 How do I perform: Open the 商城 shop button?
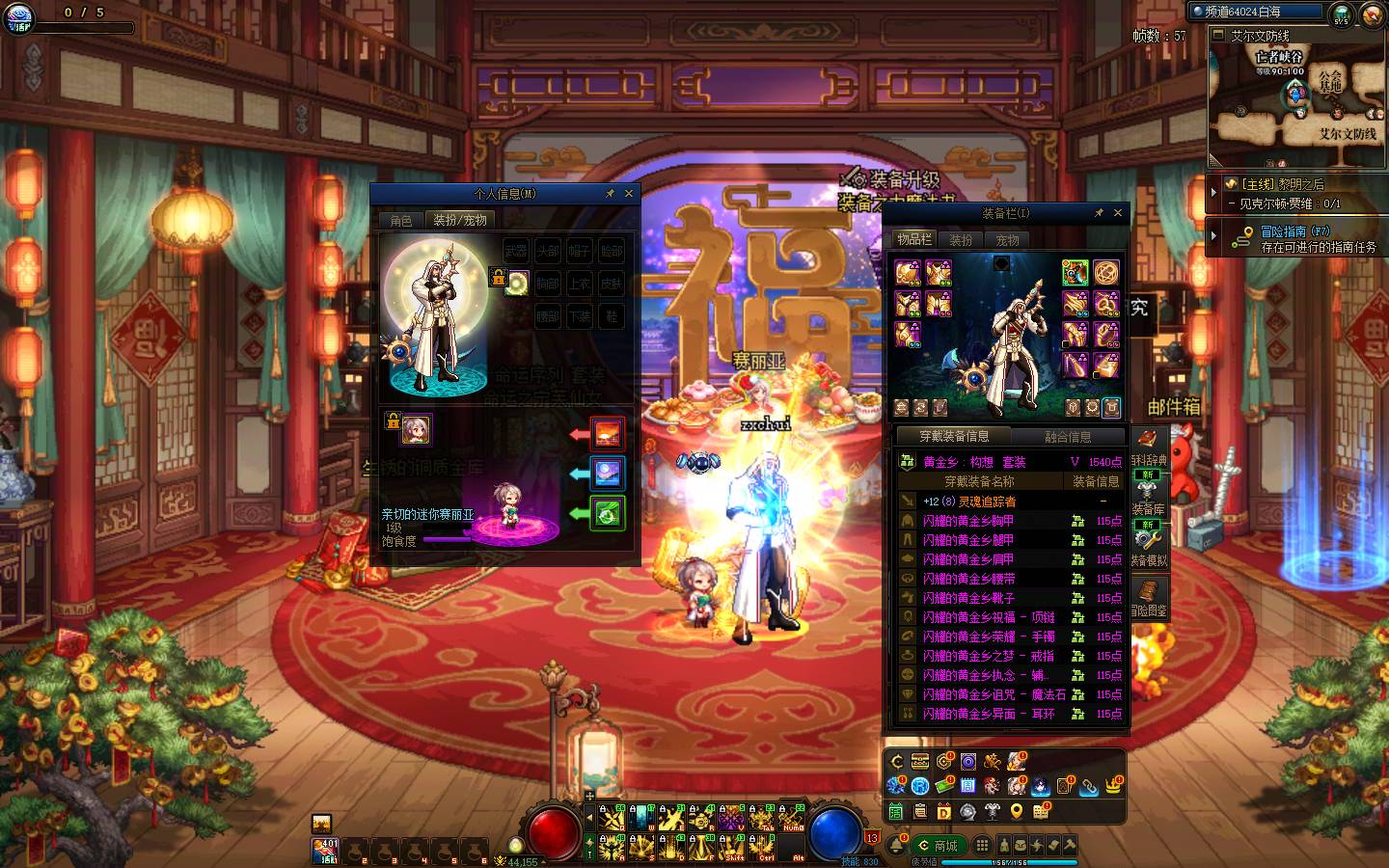click(939, 846)
